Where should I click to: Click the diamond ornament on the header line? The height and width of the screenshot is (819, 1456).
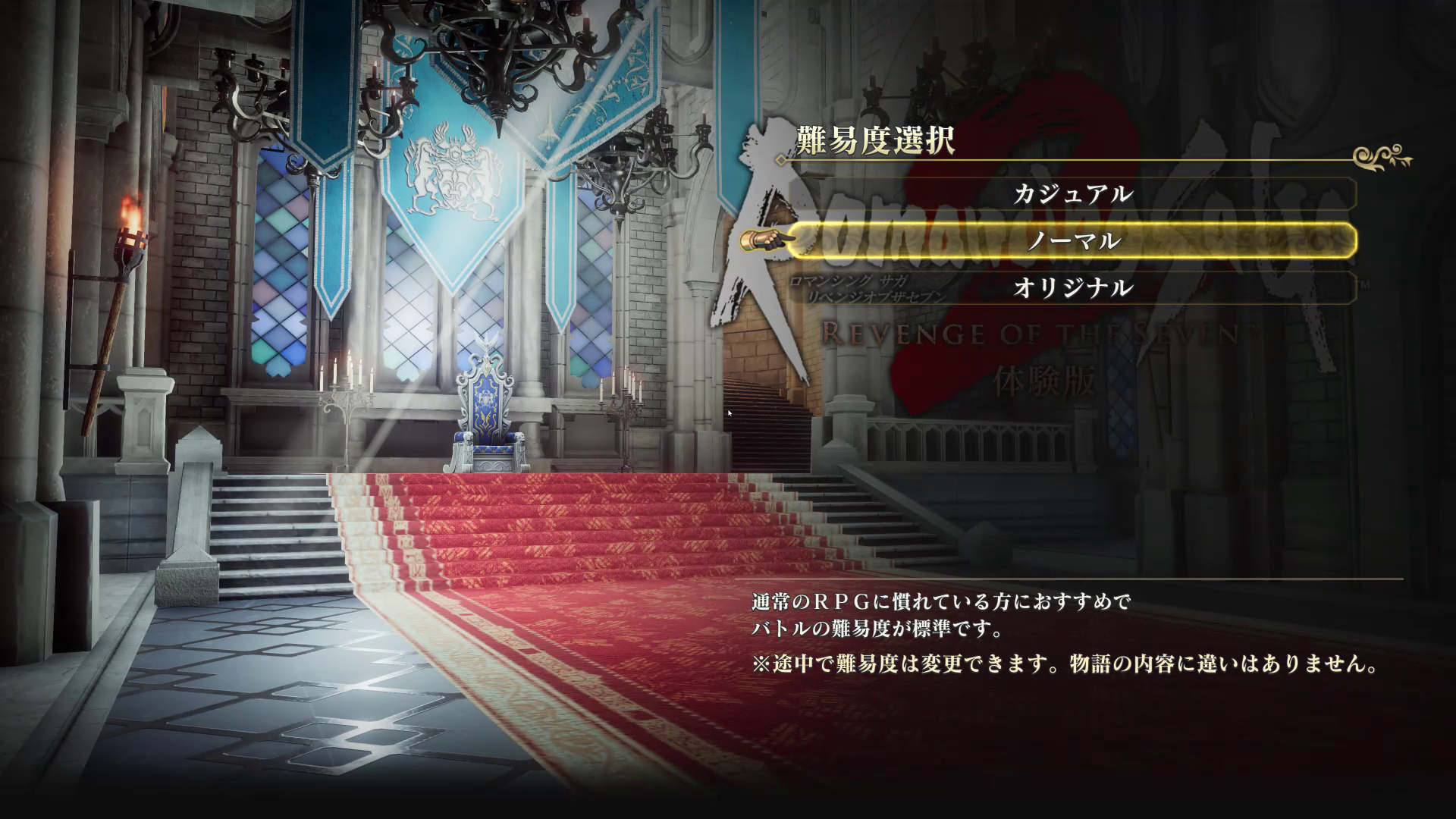coord(780,158)
